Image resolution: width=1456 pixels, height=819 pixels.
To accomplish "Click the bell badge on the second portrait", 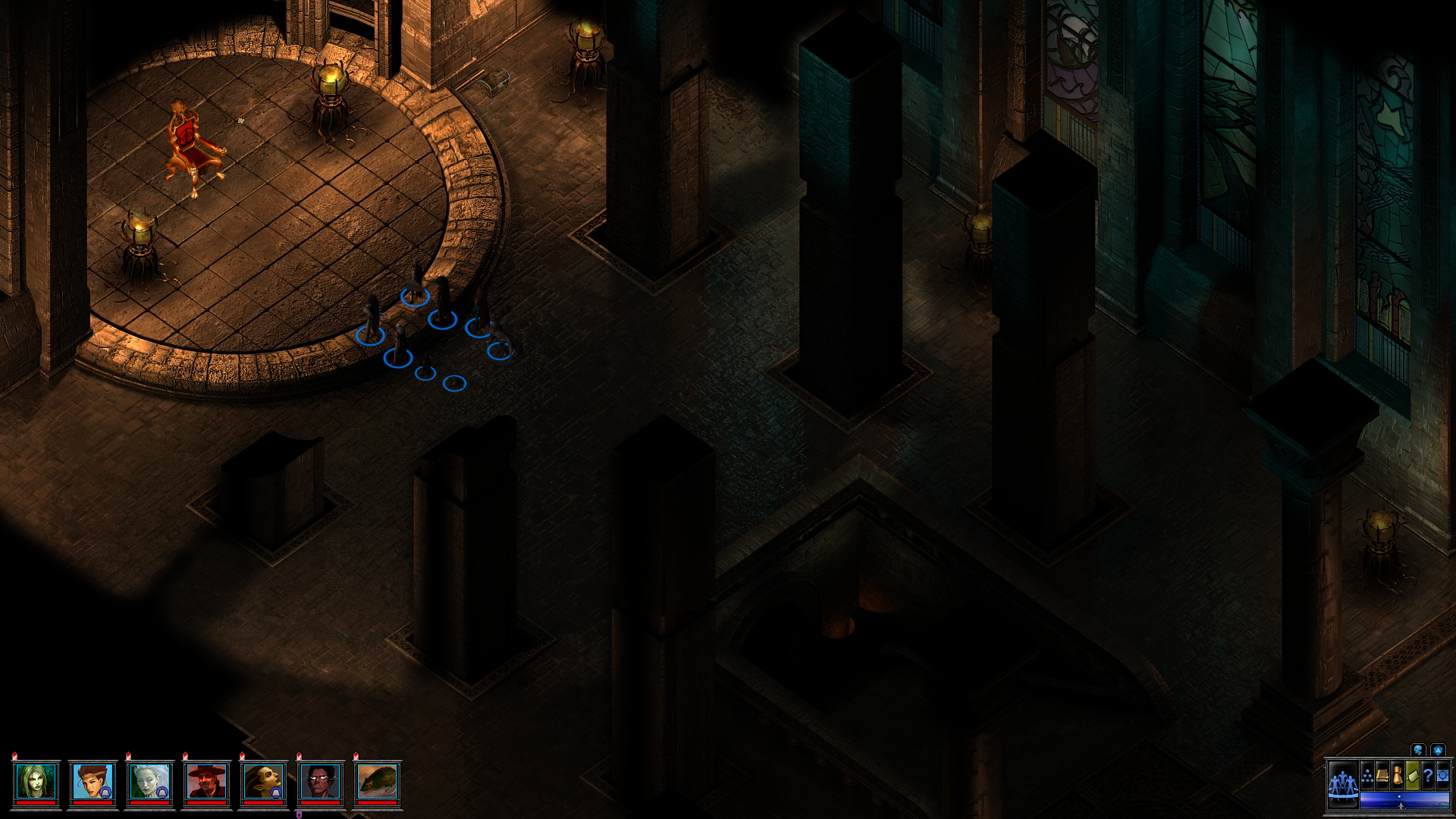I will pyautogui.click(x=106, y=792).
